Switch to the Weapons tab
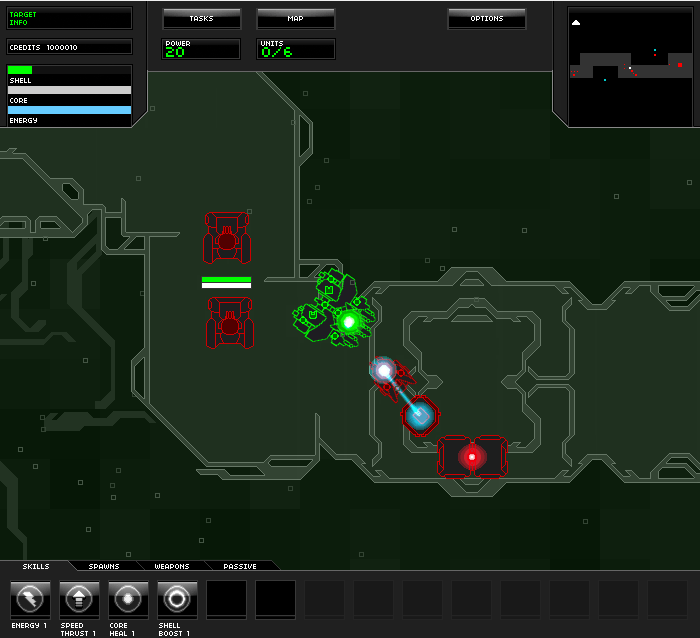This screenshot has height=638, width=700. 172,566
